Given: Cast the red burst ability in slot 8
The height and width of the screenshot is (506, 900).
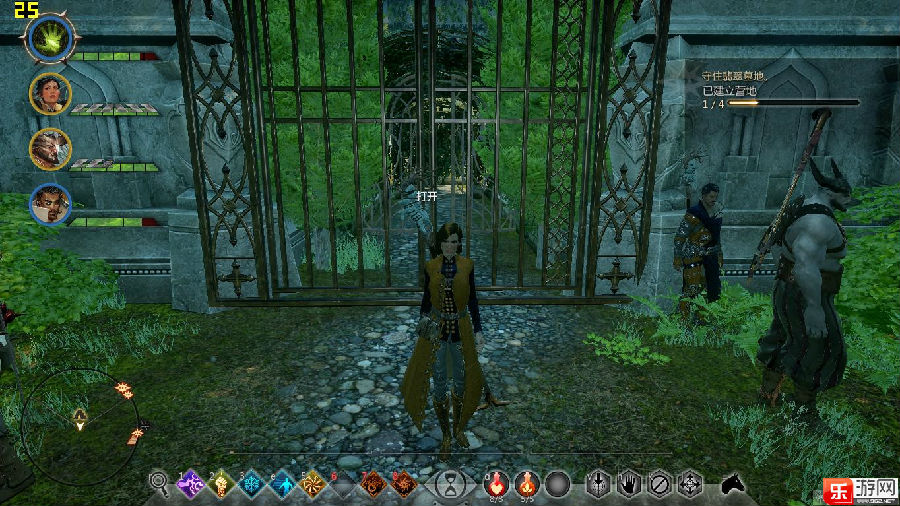Looking at the screenshot, I should 404,485.
